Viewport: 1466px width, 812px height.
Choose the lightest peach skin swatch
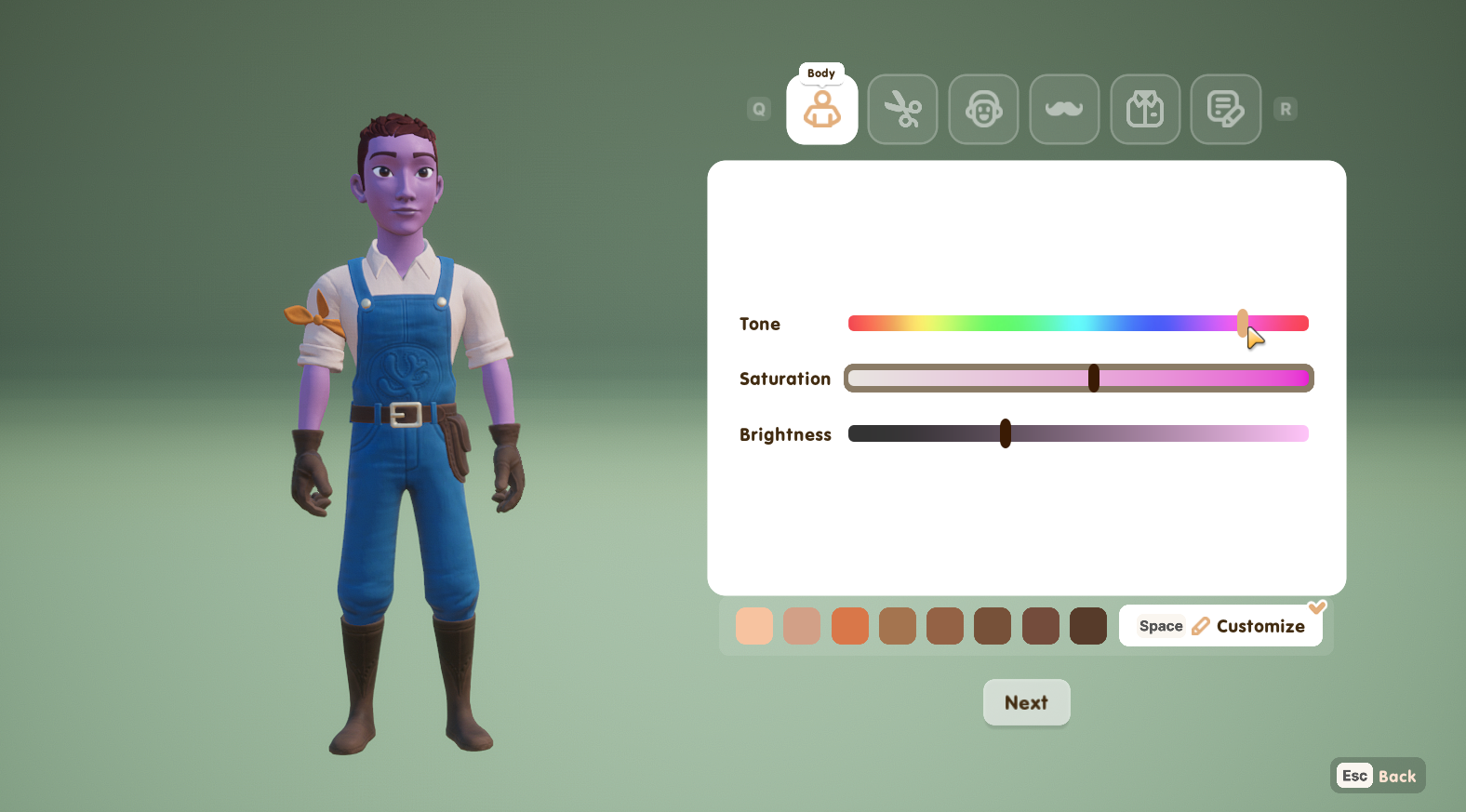(754, 626)
